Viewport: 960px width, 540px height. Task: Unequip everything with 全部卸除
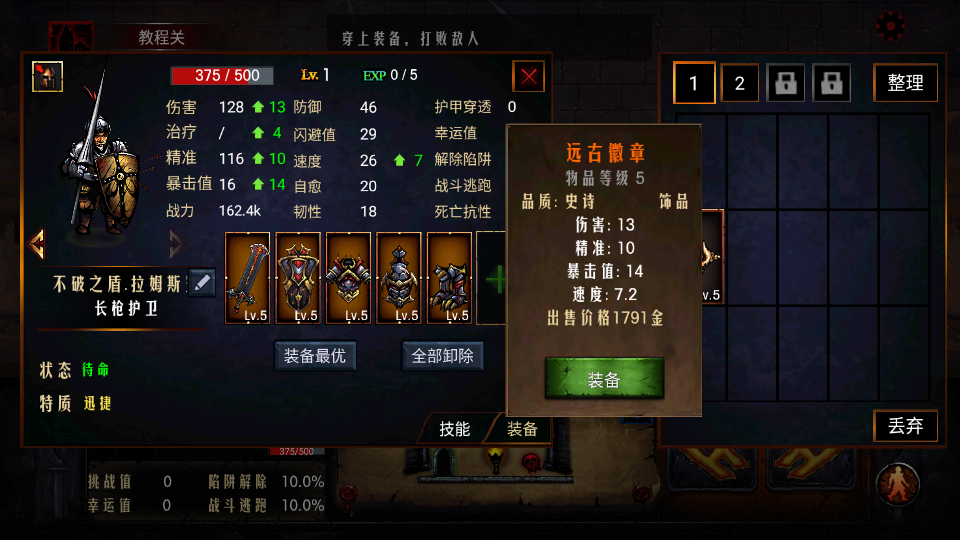click(x=442, y=355)
